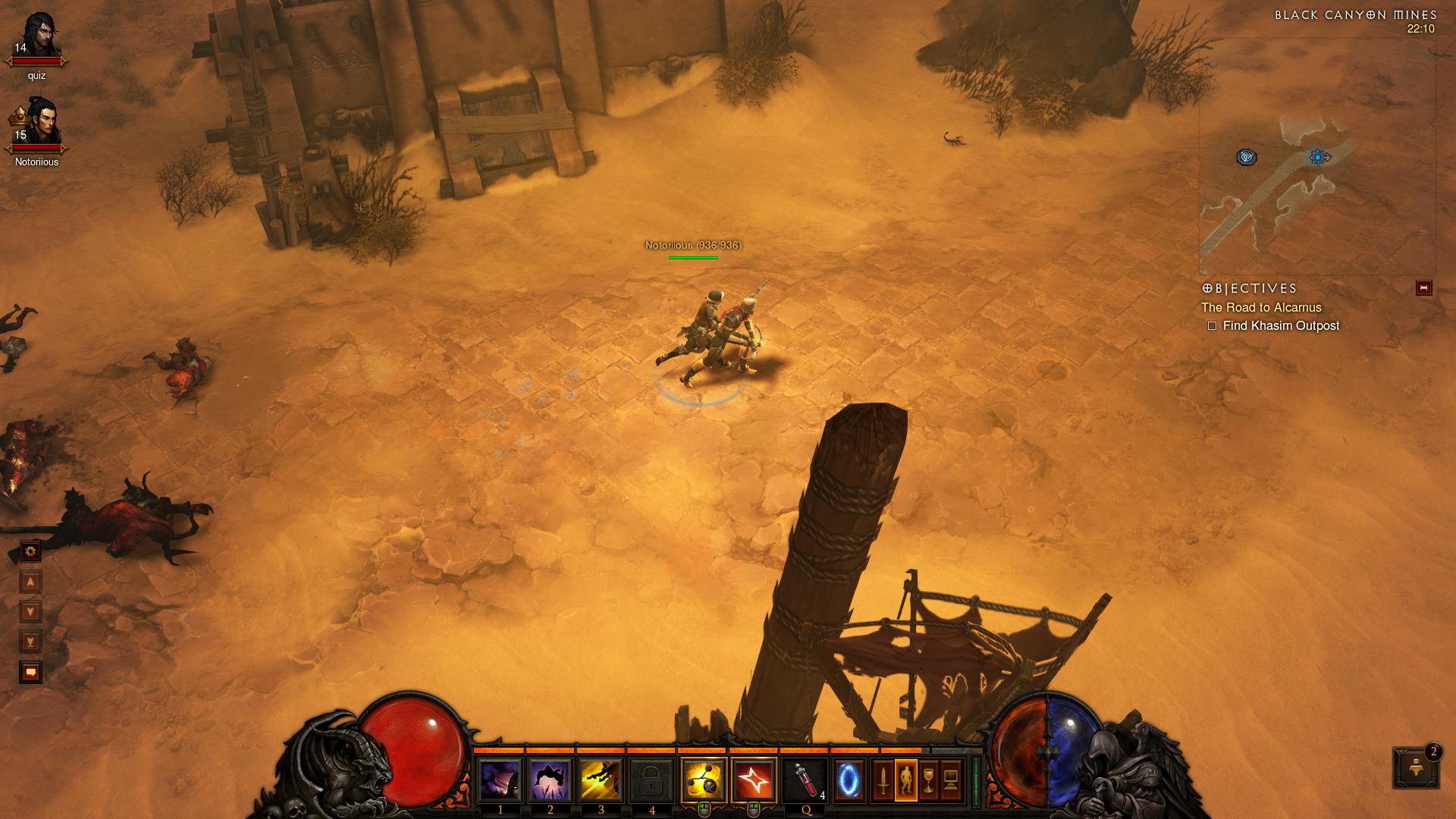
Task: Open the game menu computer icon
Action: click(951, 780)
